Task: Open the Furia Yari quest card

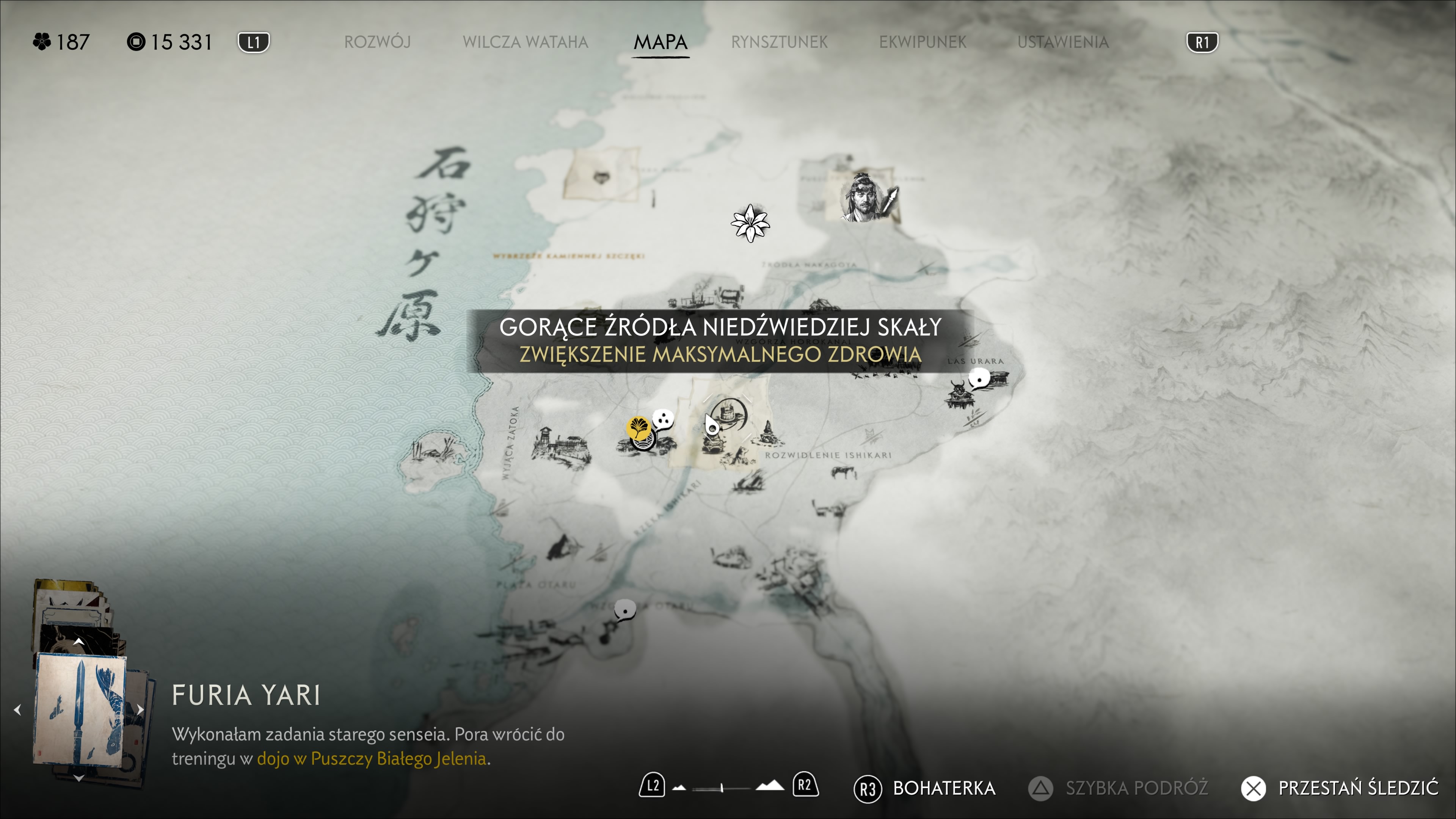Action: 80,709
